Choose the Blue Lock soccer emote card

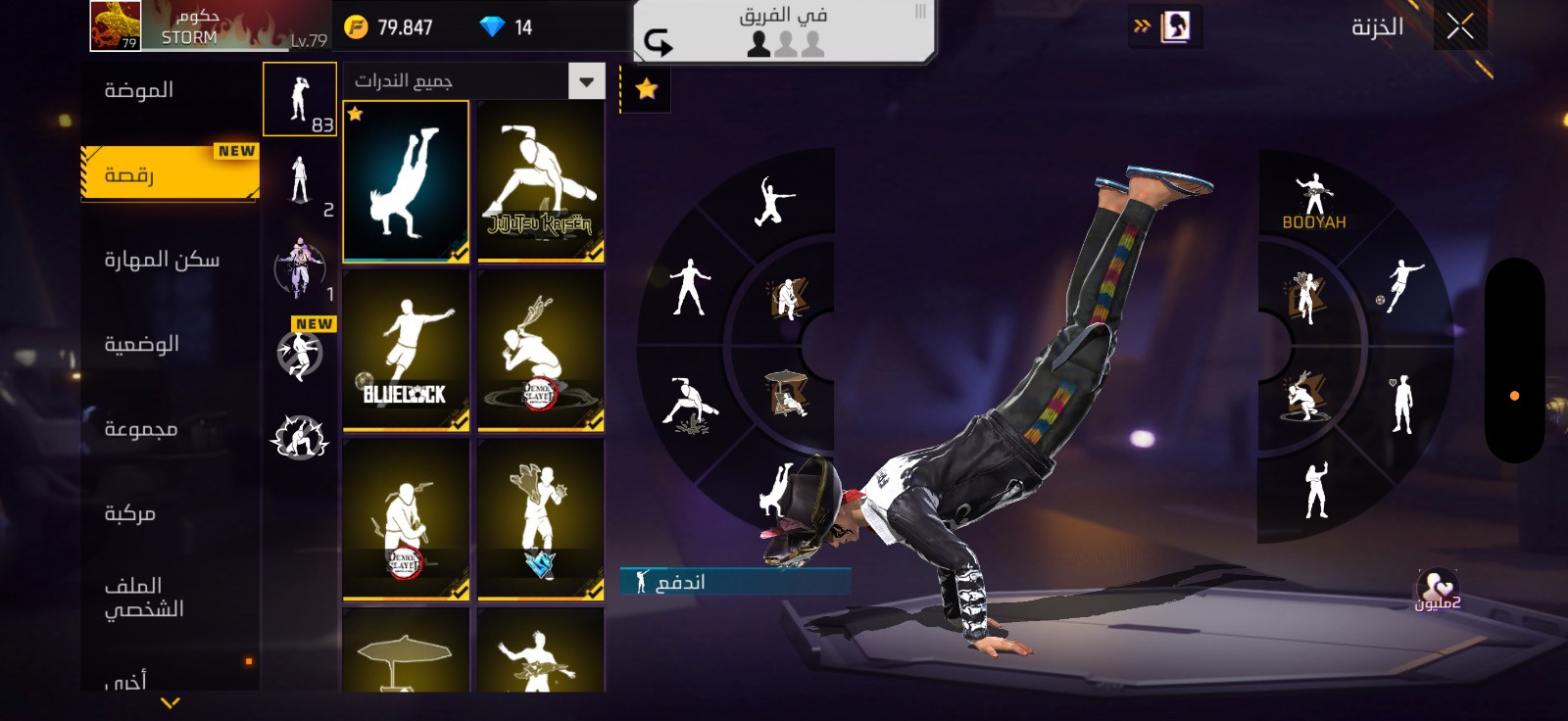pyautogui.click(x=406, y=351)
